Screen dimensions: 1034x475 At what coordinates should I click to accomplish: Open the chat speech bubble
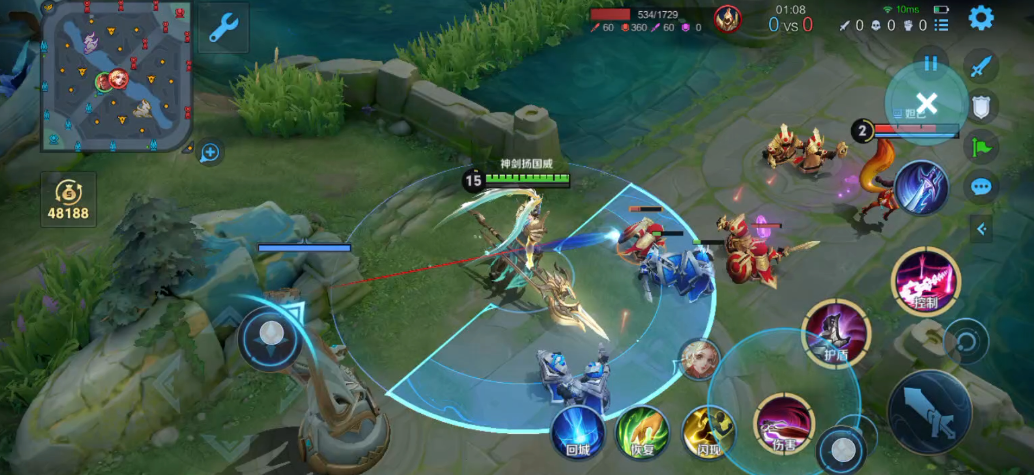[982, 186]
